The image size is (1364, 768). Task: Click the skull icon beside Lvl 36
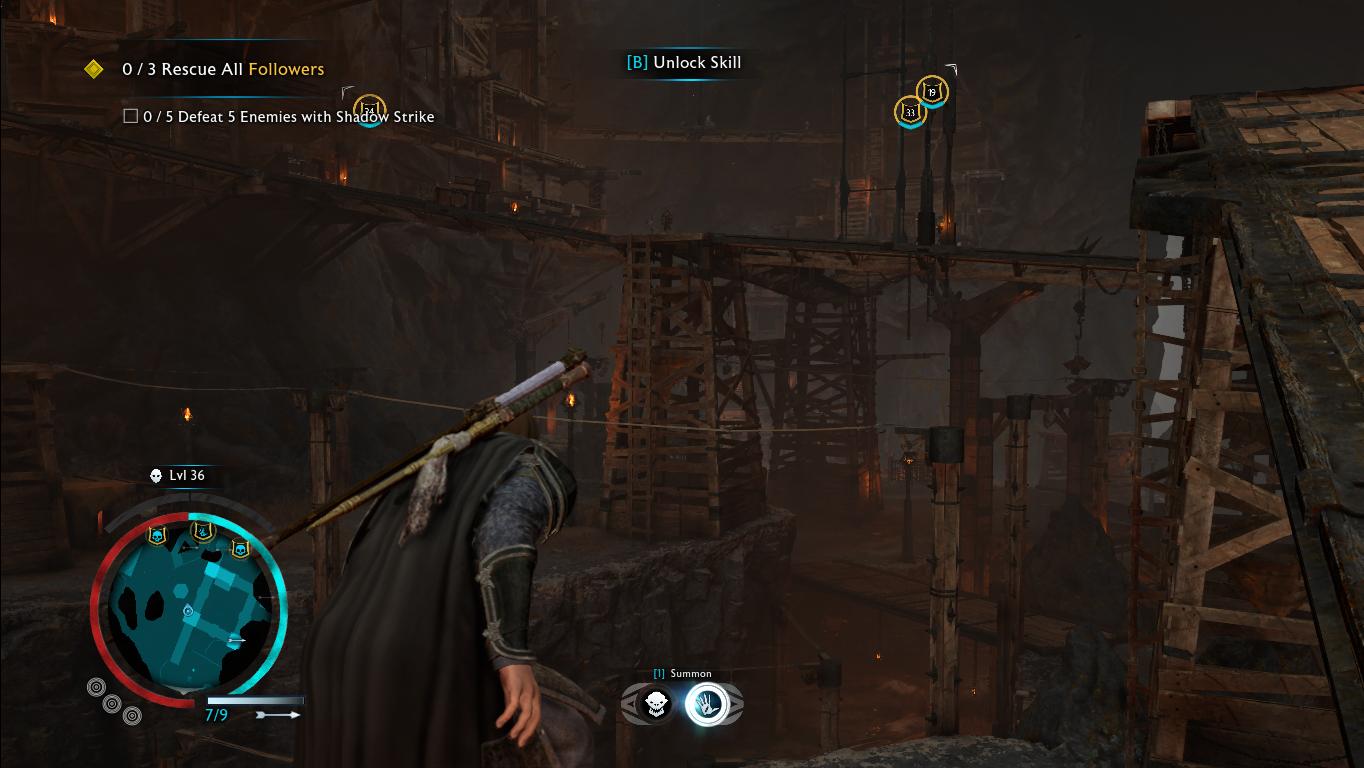[154, 476]
